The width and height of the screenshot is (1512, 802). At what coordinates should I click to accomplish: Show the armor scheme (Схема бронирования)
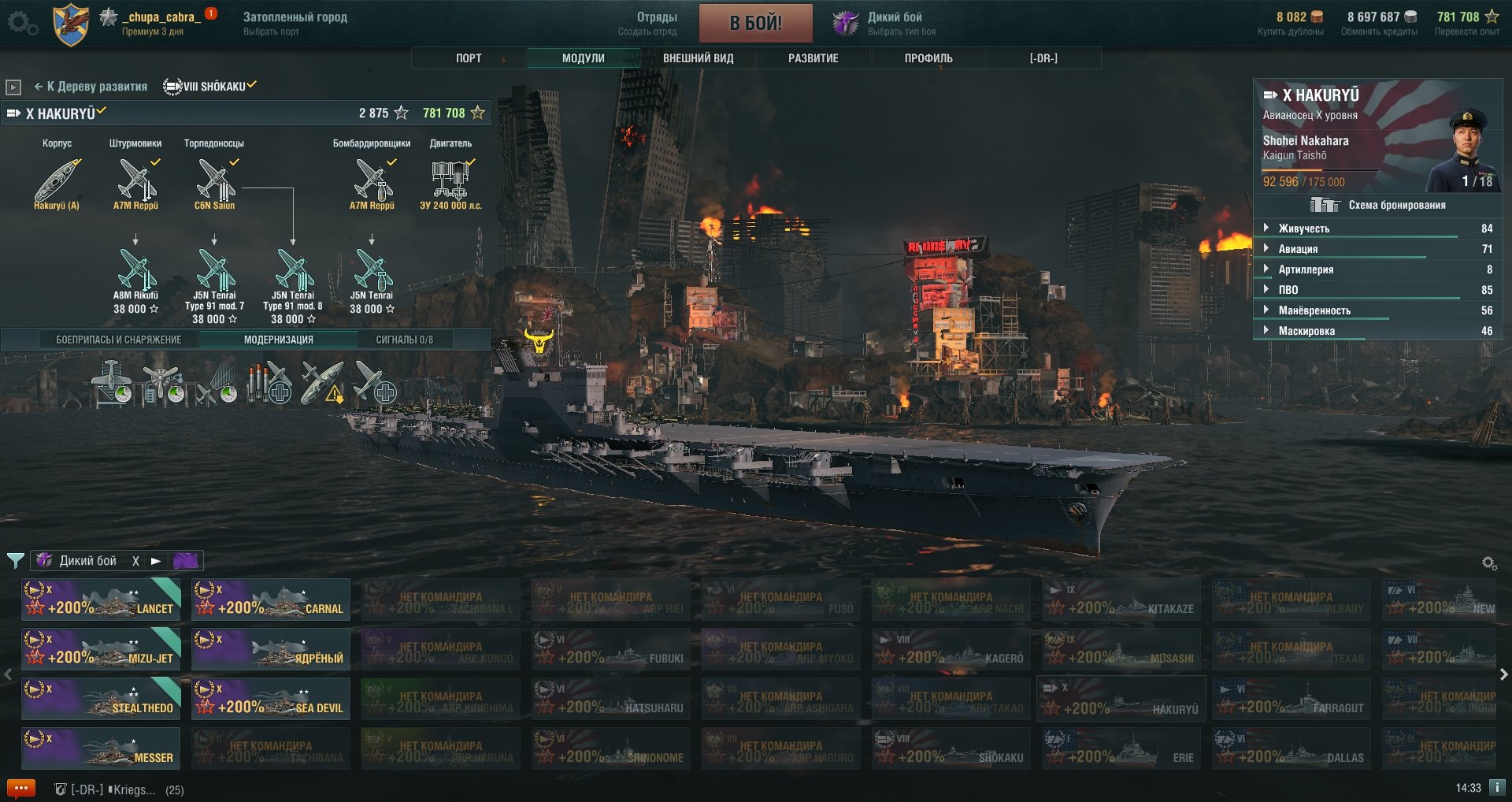[1378, 206]
